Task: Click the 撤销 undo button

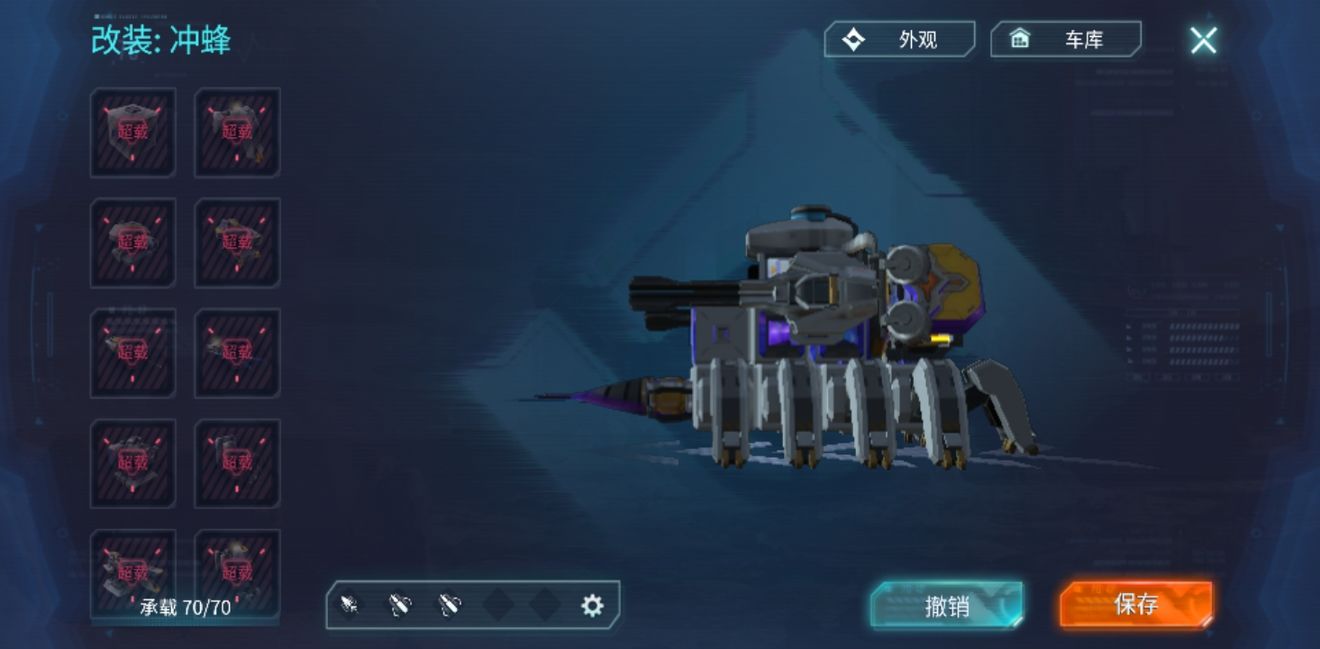Action: pyautogui.click(x=946, y=605)
